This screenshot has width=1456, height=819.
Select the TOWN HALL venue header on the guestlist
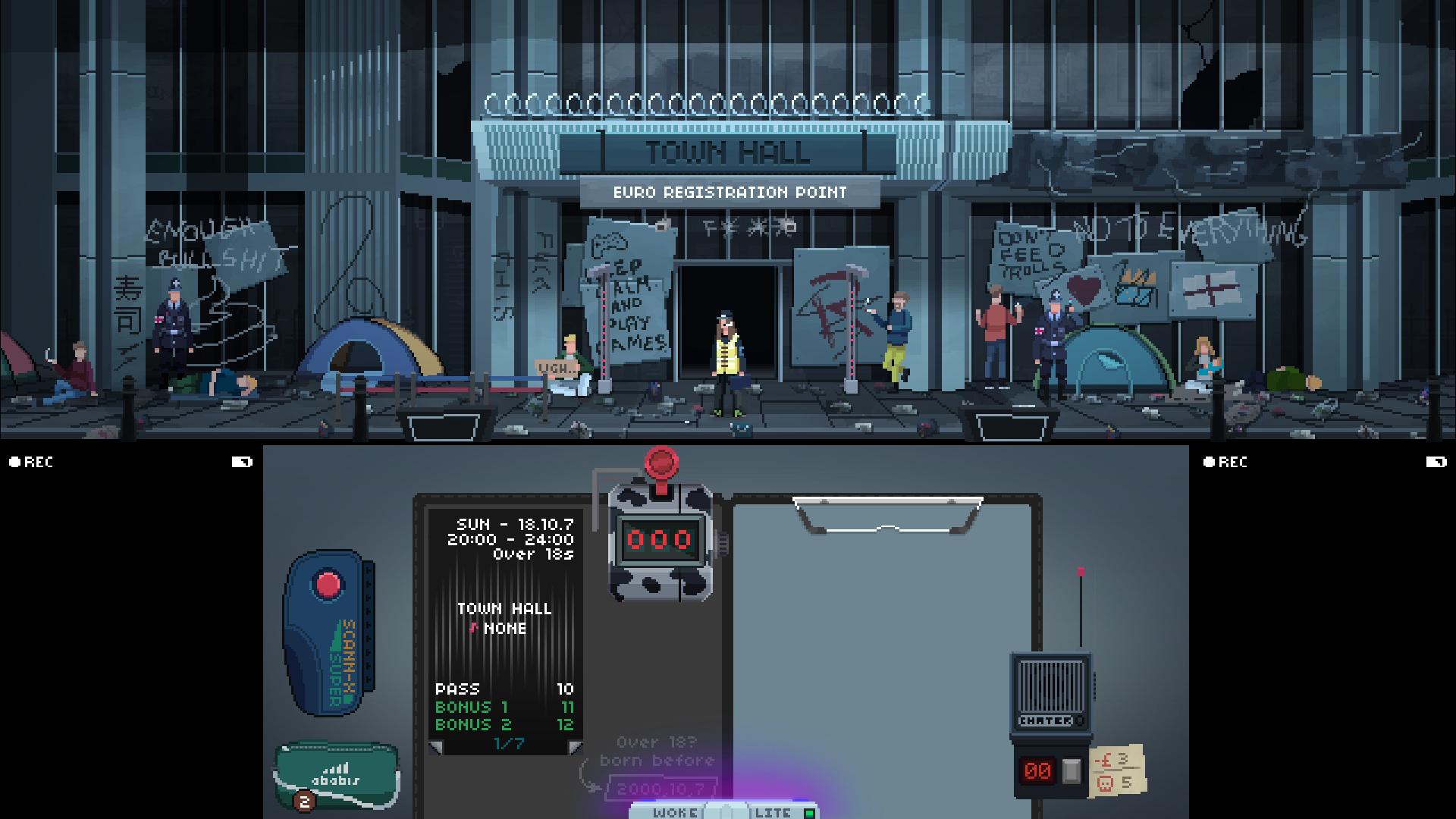503,609
